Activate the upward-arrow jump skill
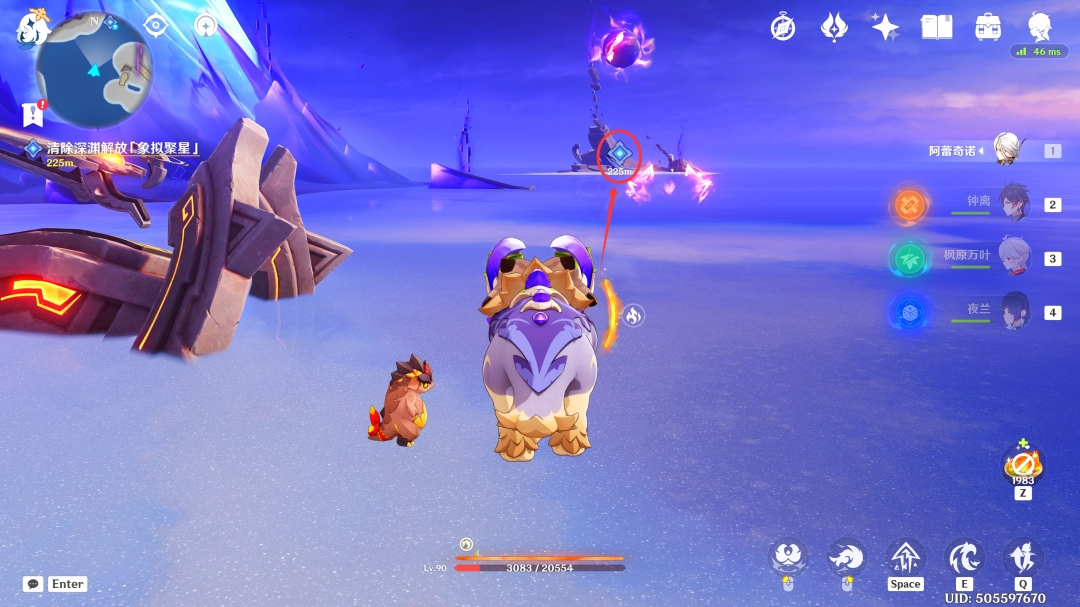 905,557
